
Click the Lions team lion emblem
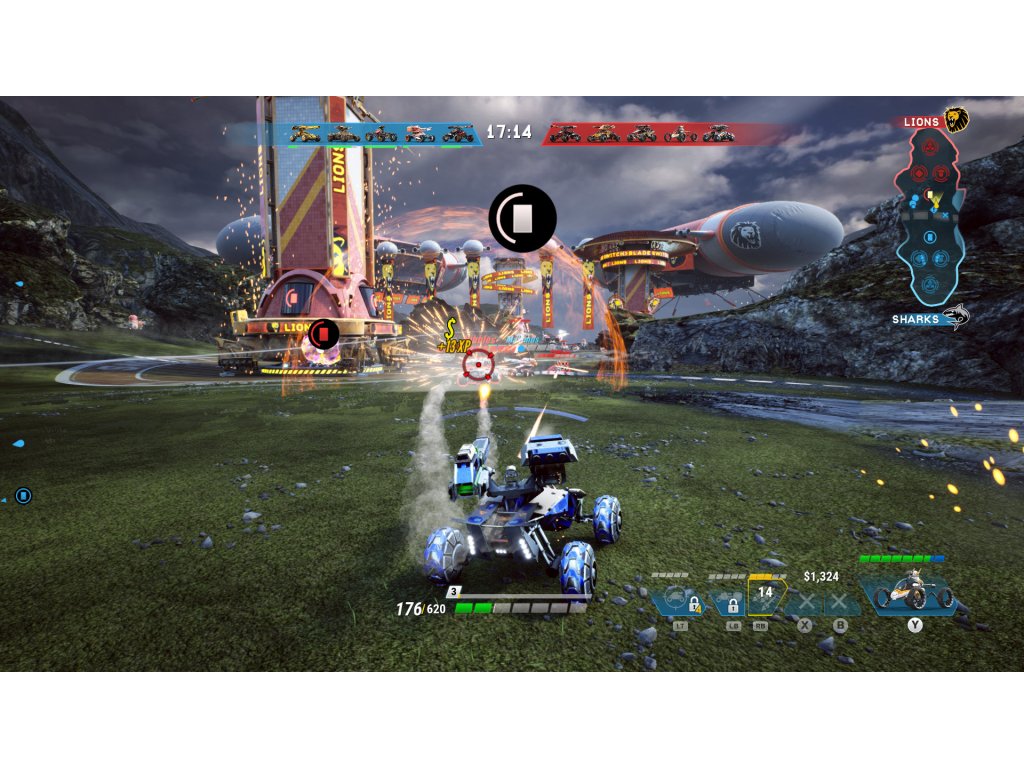(957, 121)
